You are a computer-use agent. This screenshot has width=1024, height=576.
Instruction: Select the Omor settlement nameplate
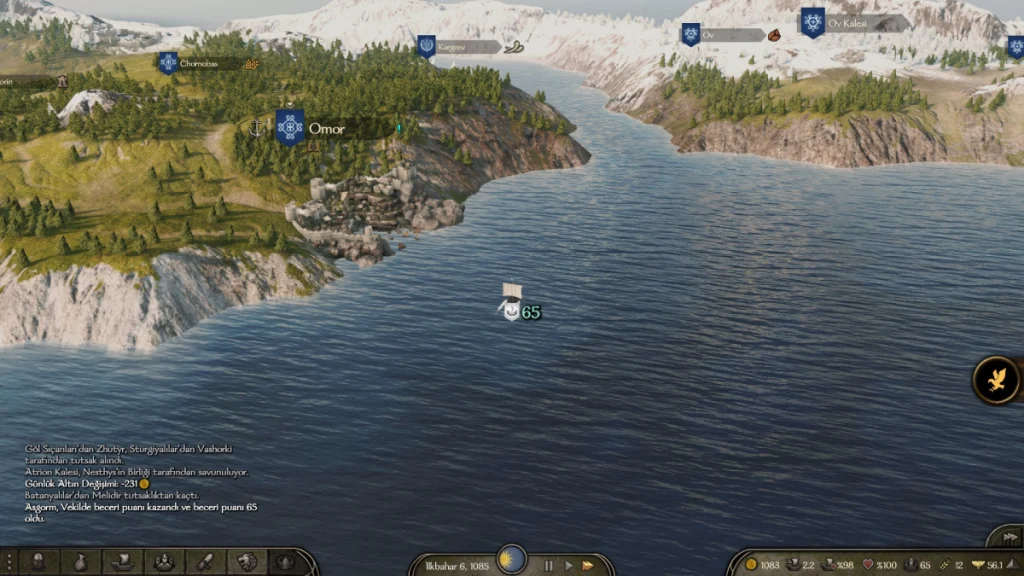(x=326, y=129)
